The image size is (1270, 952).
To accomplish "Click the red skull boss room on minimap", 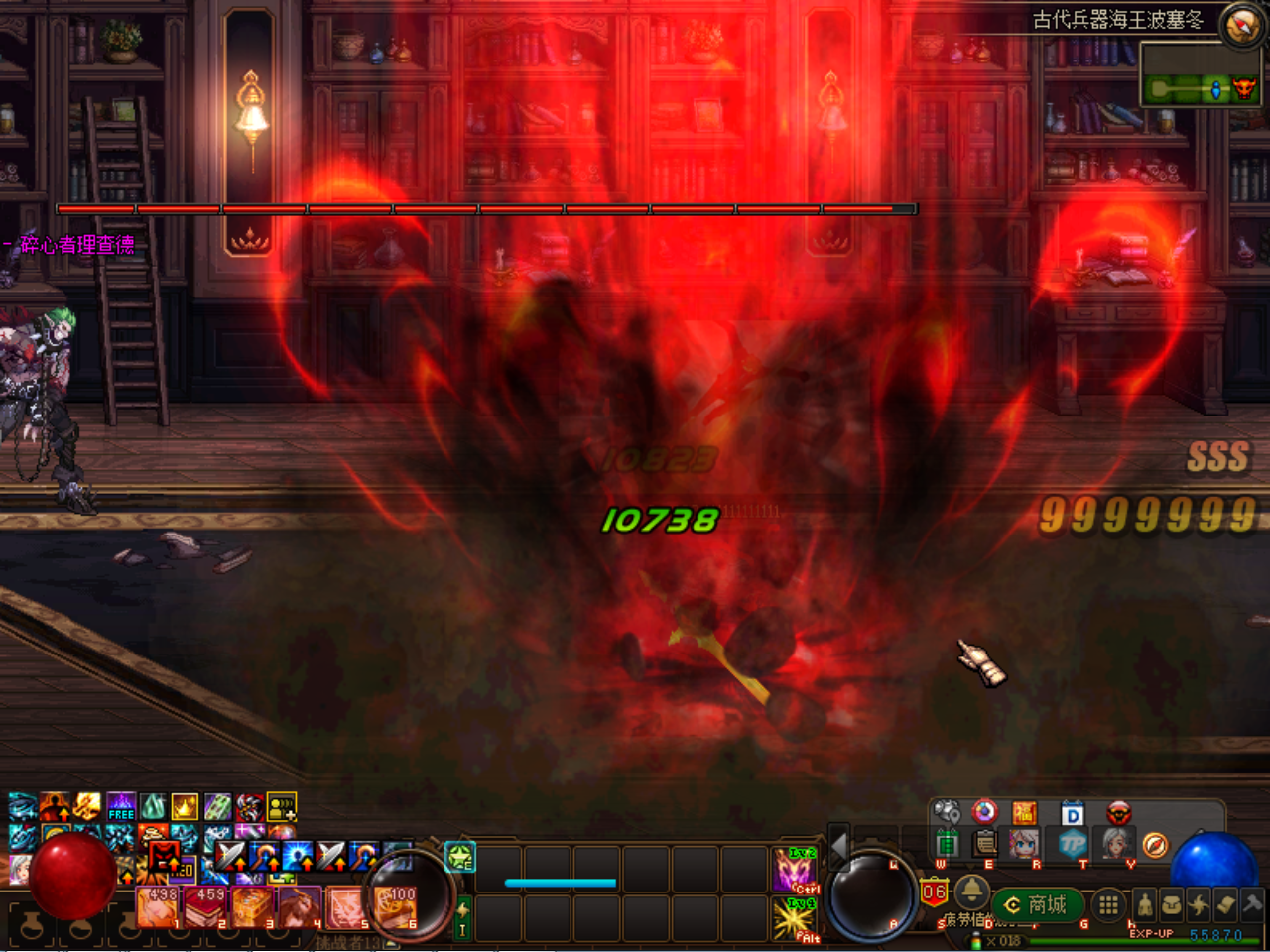I will click(1244, 90).
